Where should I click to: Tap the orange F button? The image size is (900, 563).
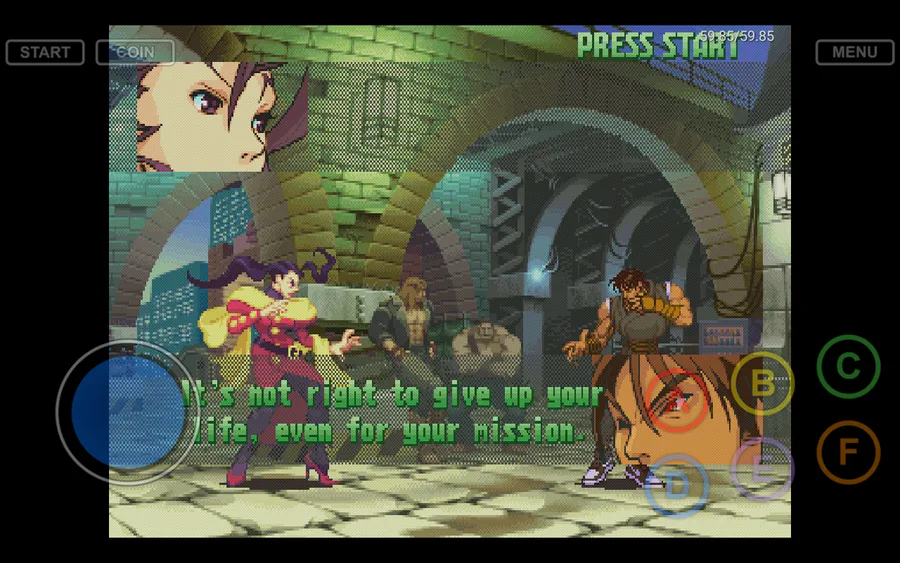click(848, 452)
